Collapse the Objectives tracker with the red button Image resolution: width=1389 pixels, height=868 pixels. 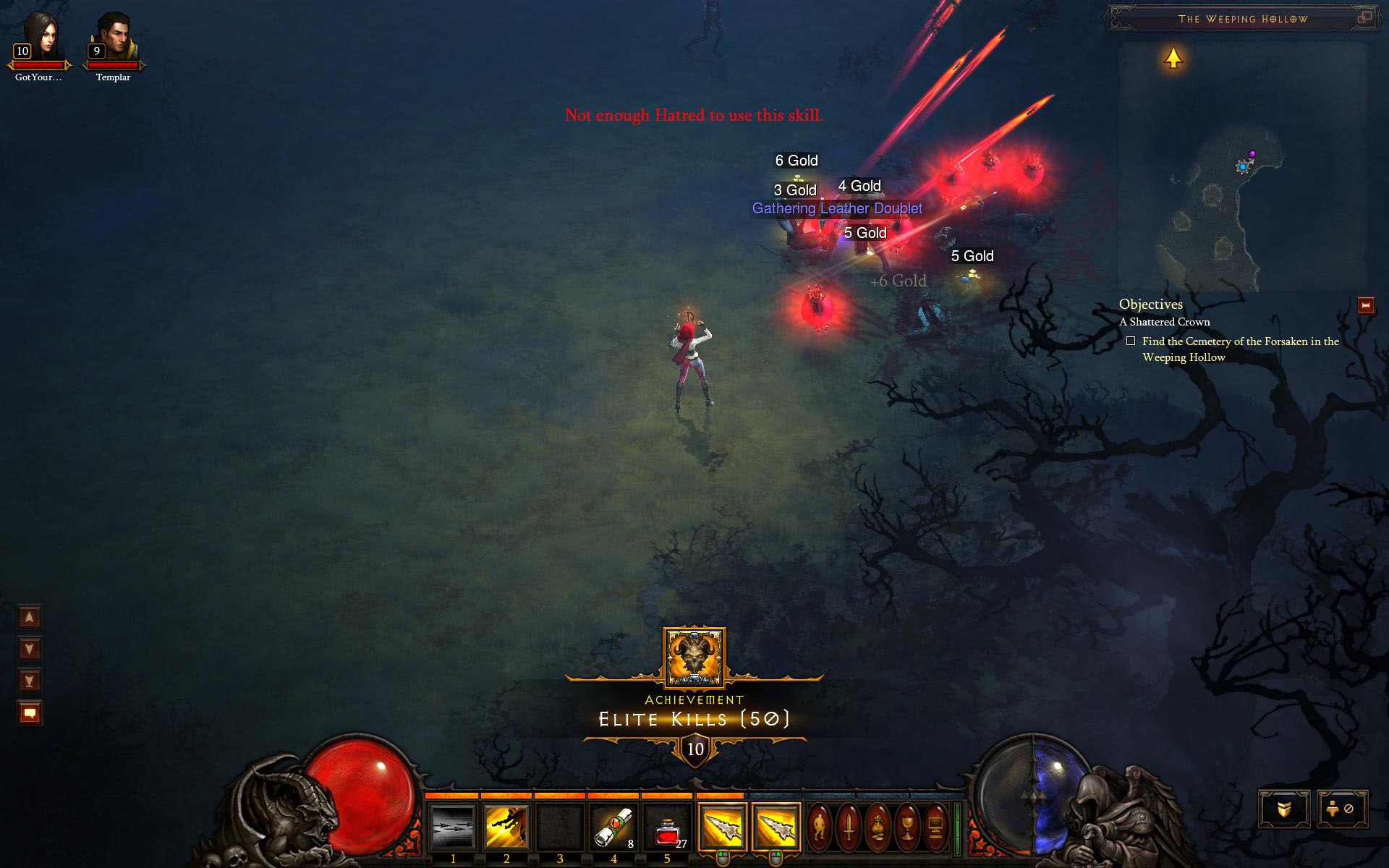[x=1366, y=306]
